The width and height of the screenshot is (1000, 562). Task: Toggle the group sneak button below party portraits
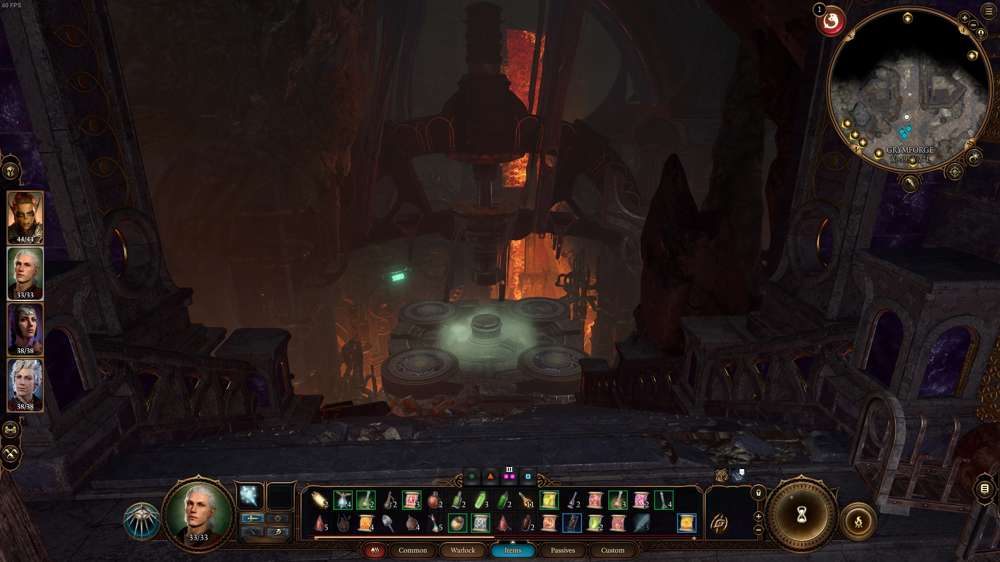coord(11,430)
